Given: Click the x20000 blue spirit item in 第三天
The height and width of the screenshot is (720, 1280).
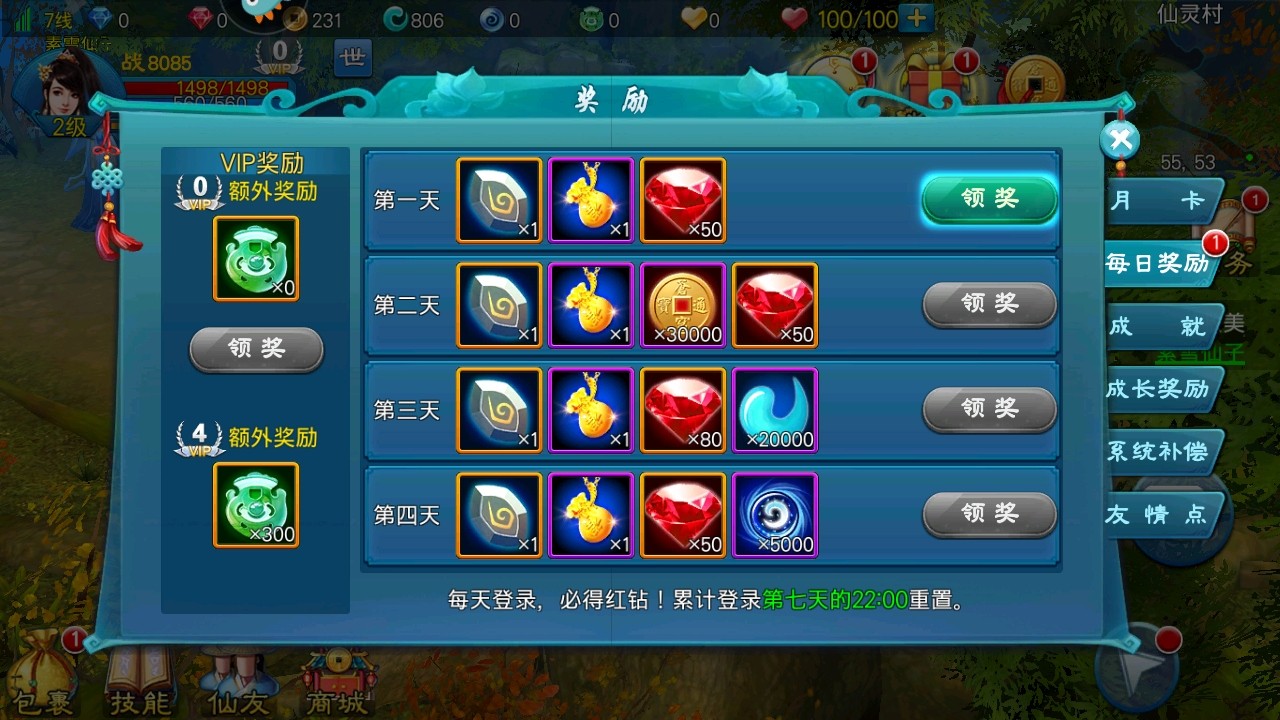Looking at the screenshot, I should tap(775, 410).
